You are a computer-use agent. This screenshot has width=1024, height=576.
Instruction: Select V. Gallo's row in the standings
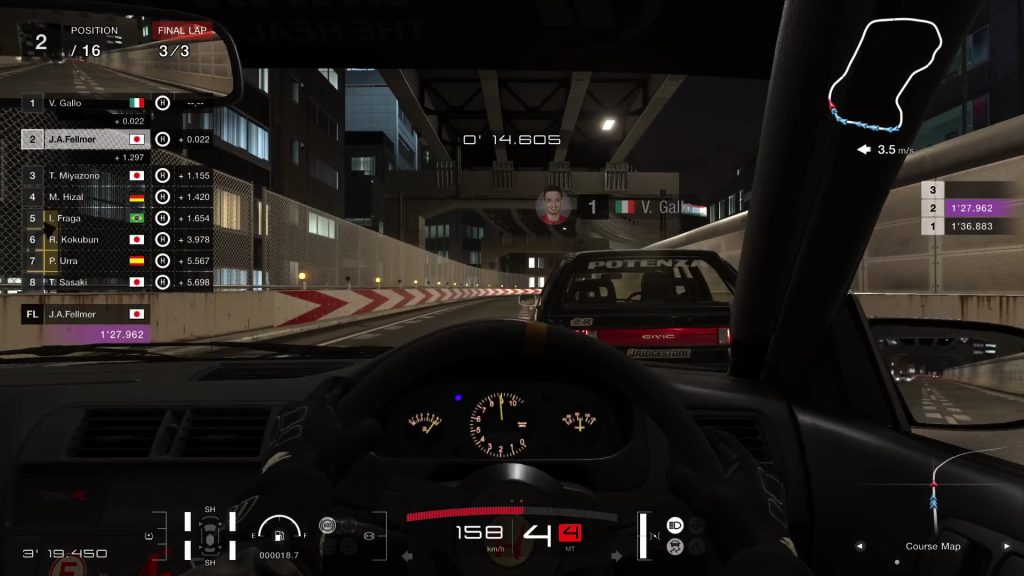(x=85, y=103)
